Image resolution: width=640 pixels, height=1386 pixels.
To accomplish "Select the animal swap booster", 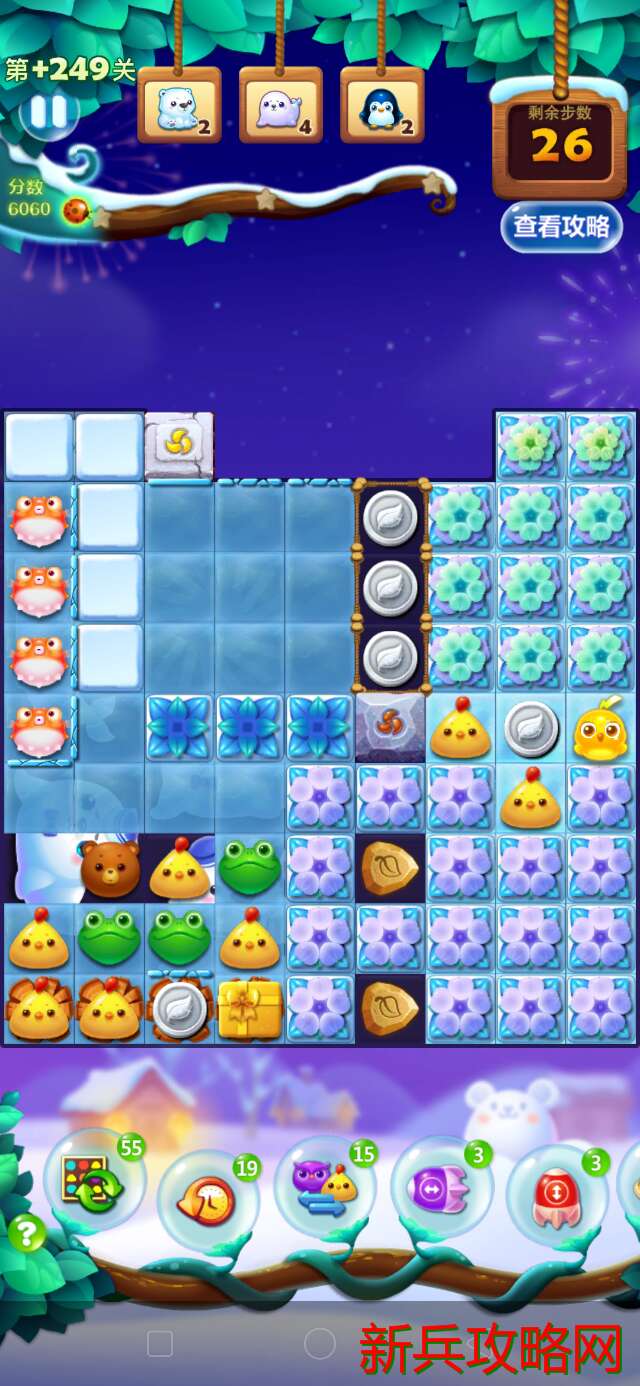I will (x=325, y=1187).
